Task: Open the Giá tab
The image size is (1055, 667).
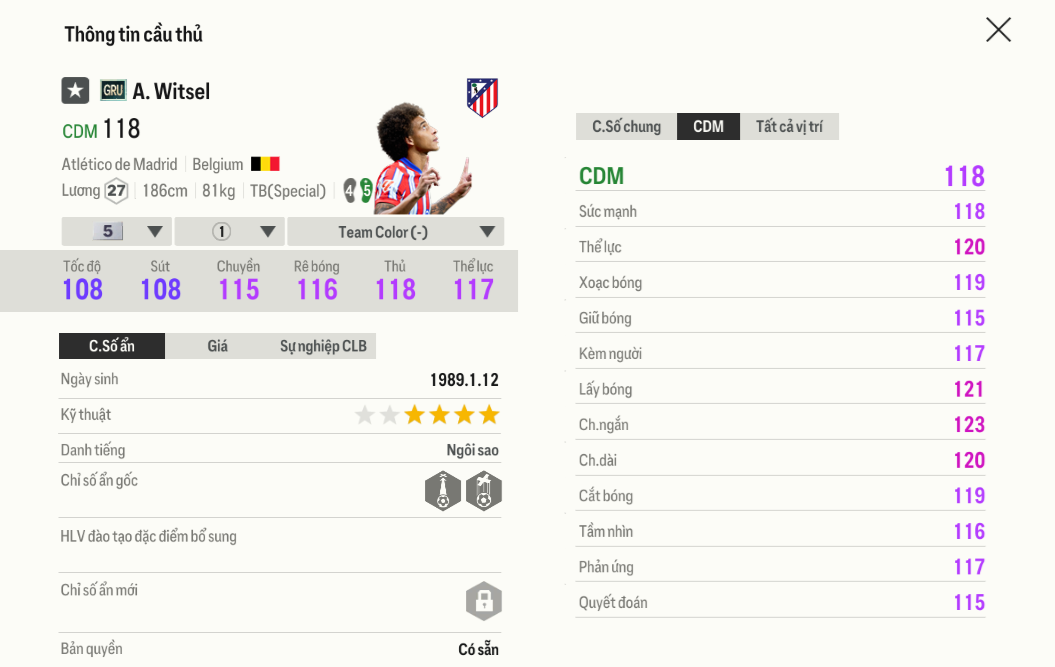Action: (217, 346)
